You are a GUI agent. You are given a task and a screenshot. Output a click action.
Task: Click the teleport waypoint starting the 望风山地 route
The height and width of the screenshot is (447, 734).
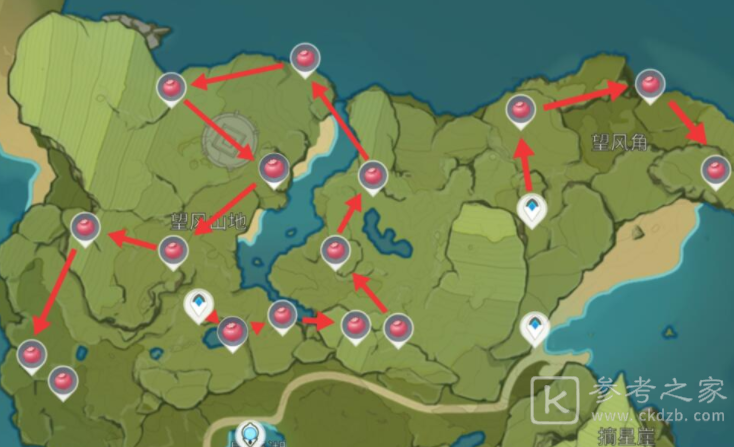coord(201,305)
